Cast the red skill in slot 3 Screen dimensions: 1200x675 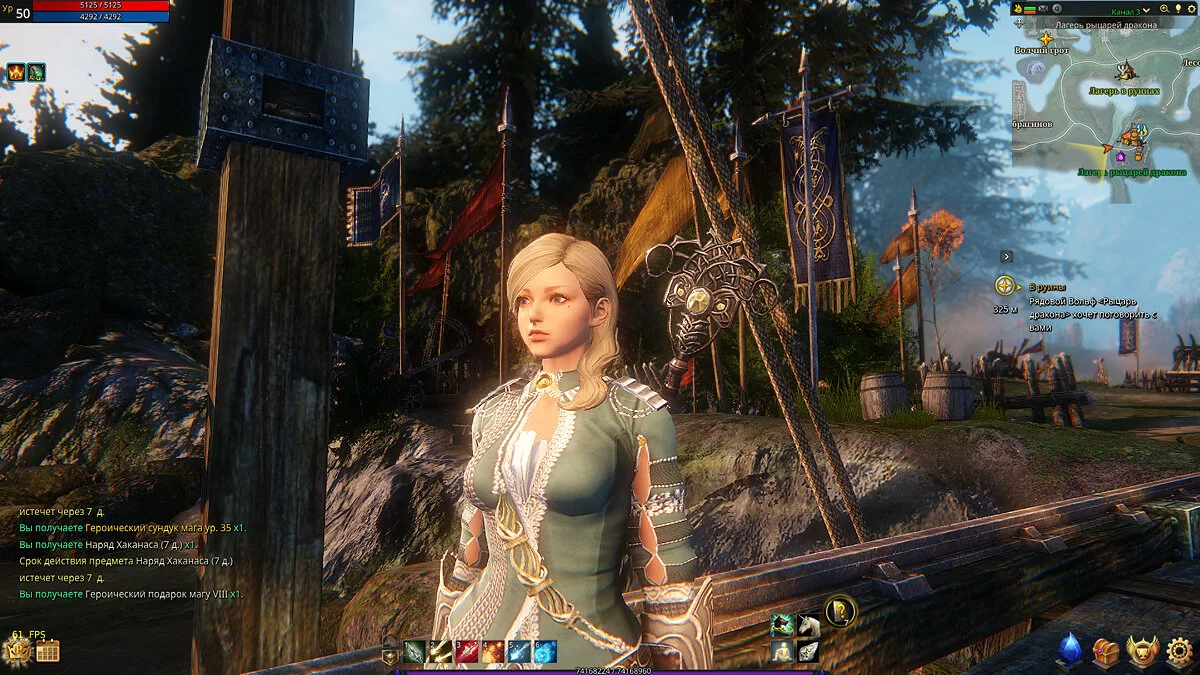point(467,652)
